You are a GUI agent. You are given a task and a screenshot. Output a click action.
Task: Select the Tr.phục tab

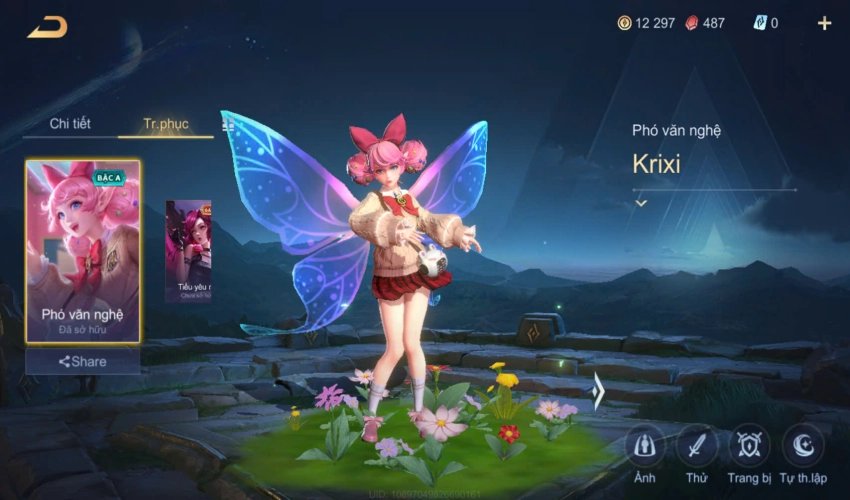click(165, 124)
